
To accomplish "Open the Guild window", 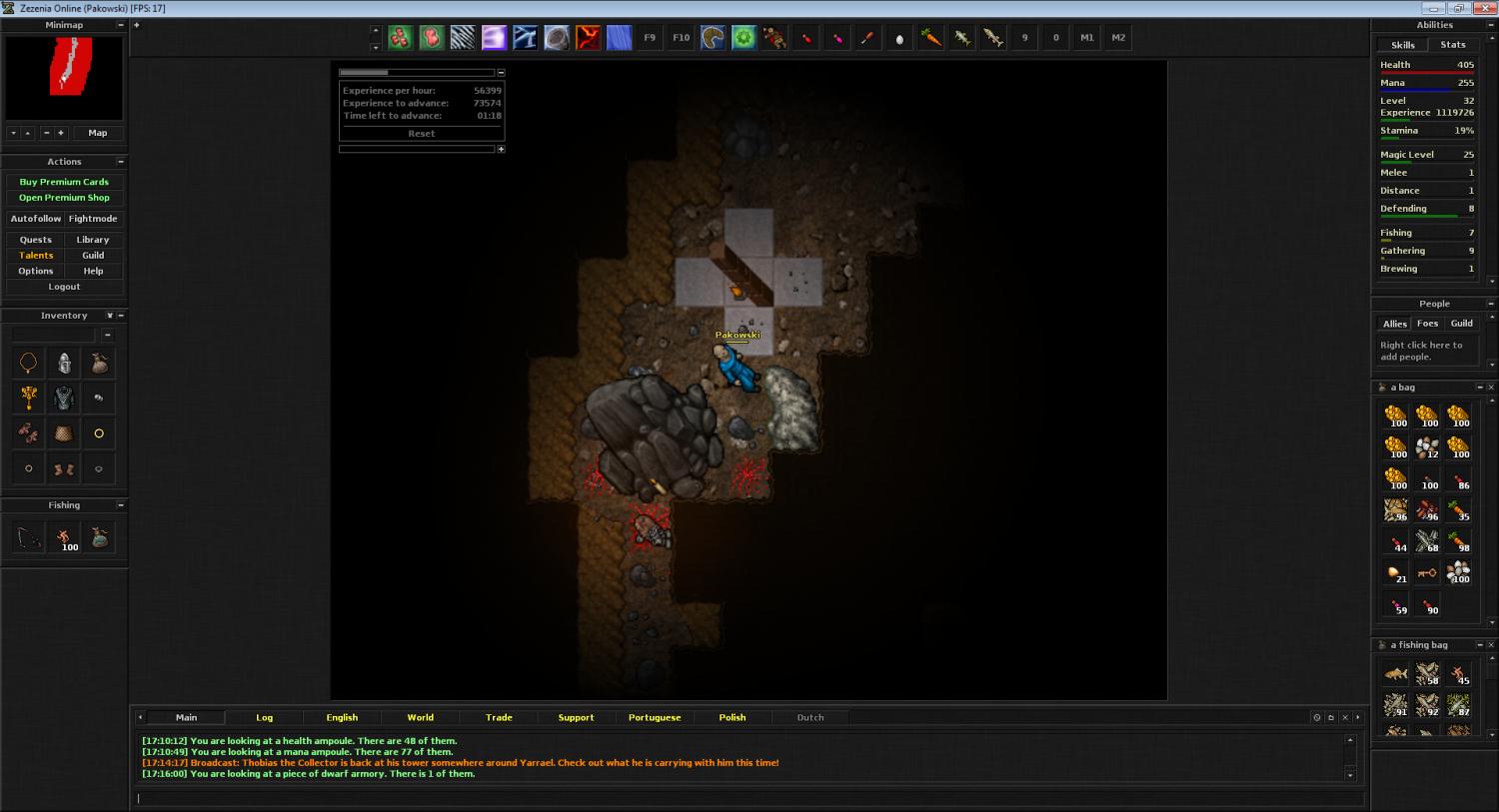I will [93, 256].
